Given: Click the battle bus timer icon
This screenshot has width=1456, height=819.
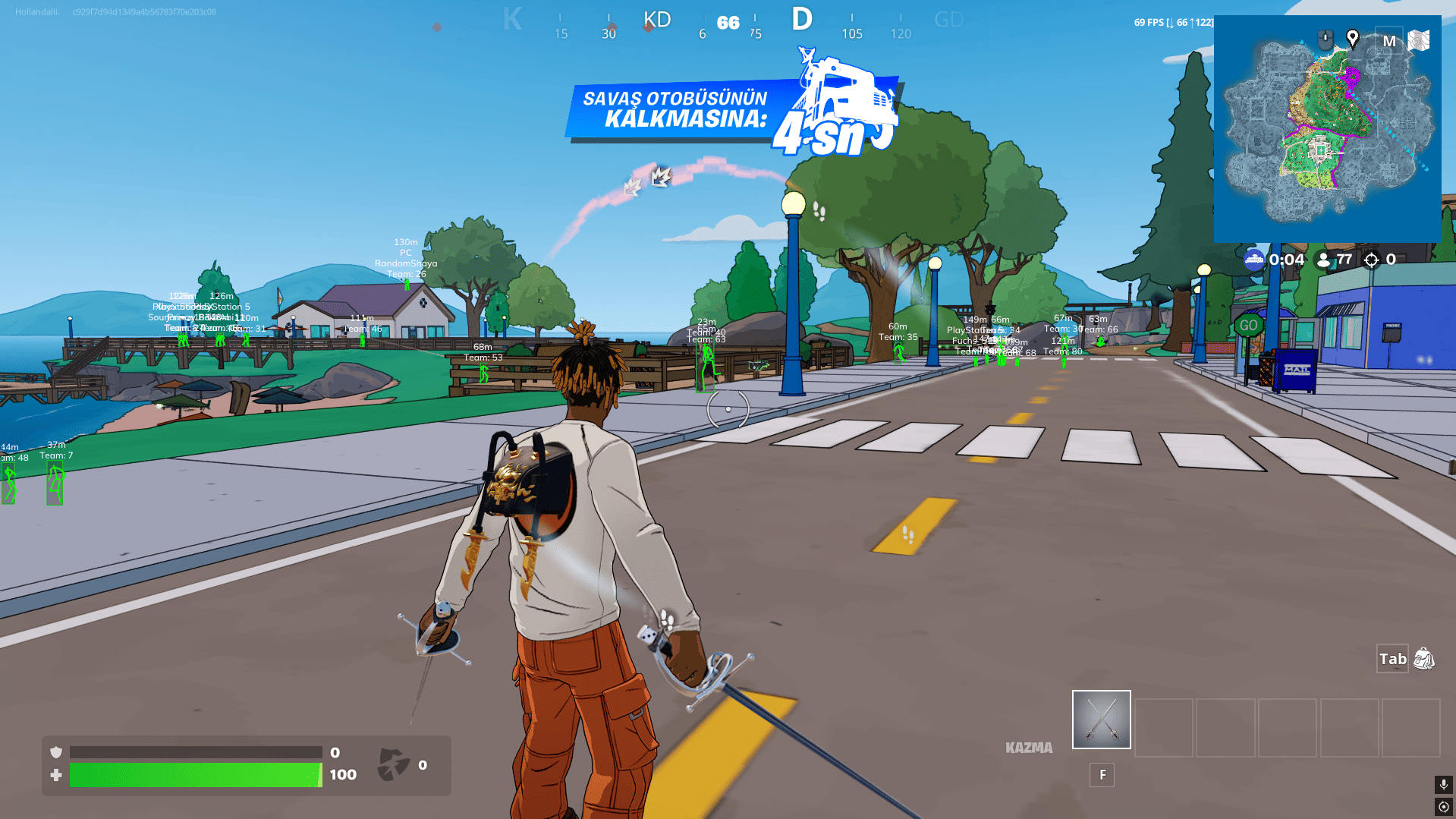Looking at the screenshot, I should coord(1256,259).
